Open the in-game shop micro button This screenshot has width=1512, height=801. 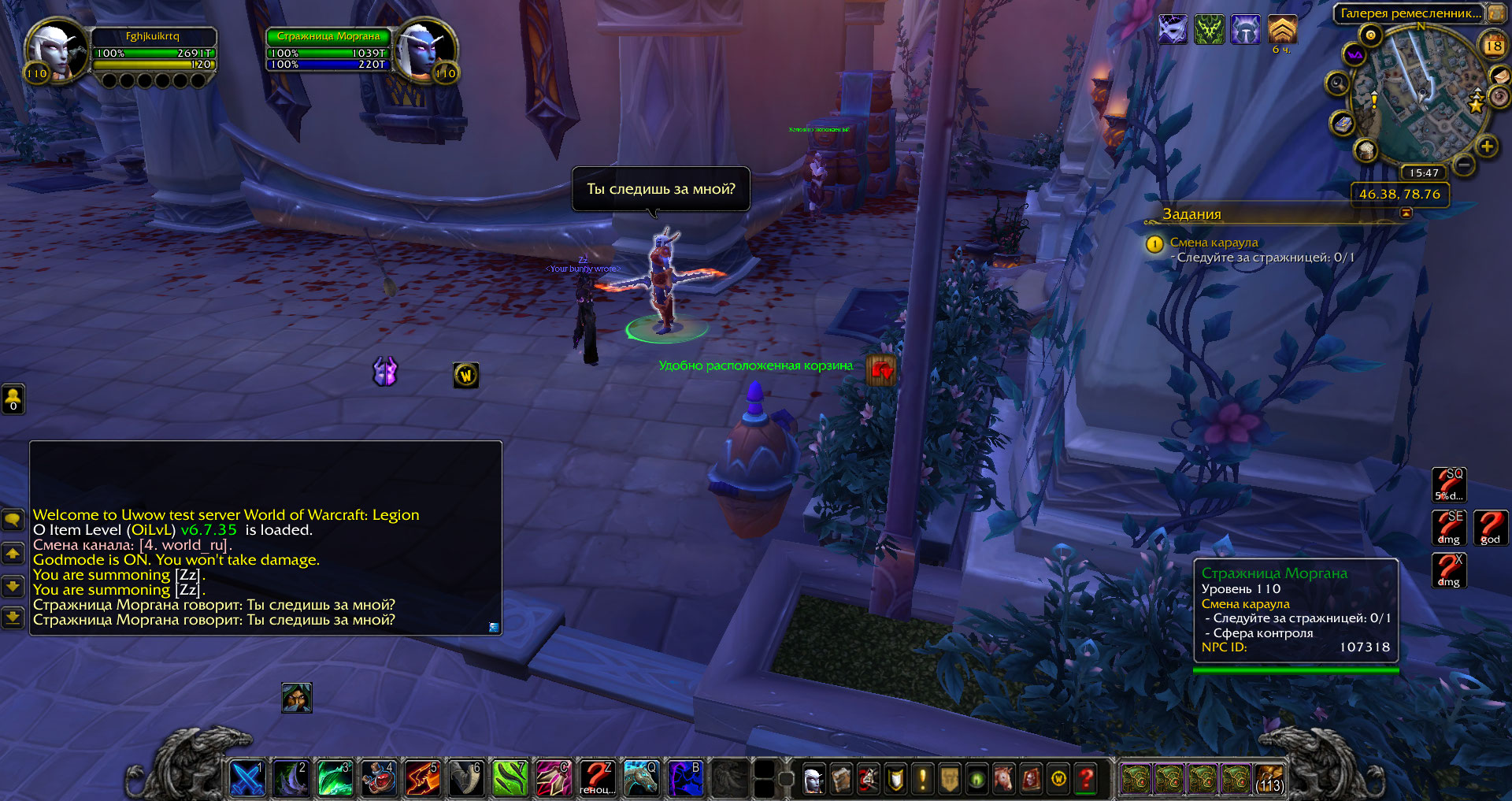pyautogui.click(x=1058, y=780)
